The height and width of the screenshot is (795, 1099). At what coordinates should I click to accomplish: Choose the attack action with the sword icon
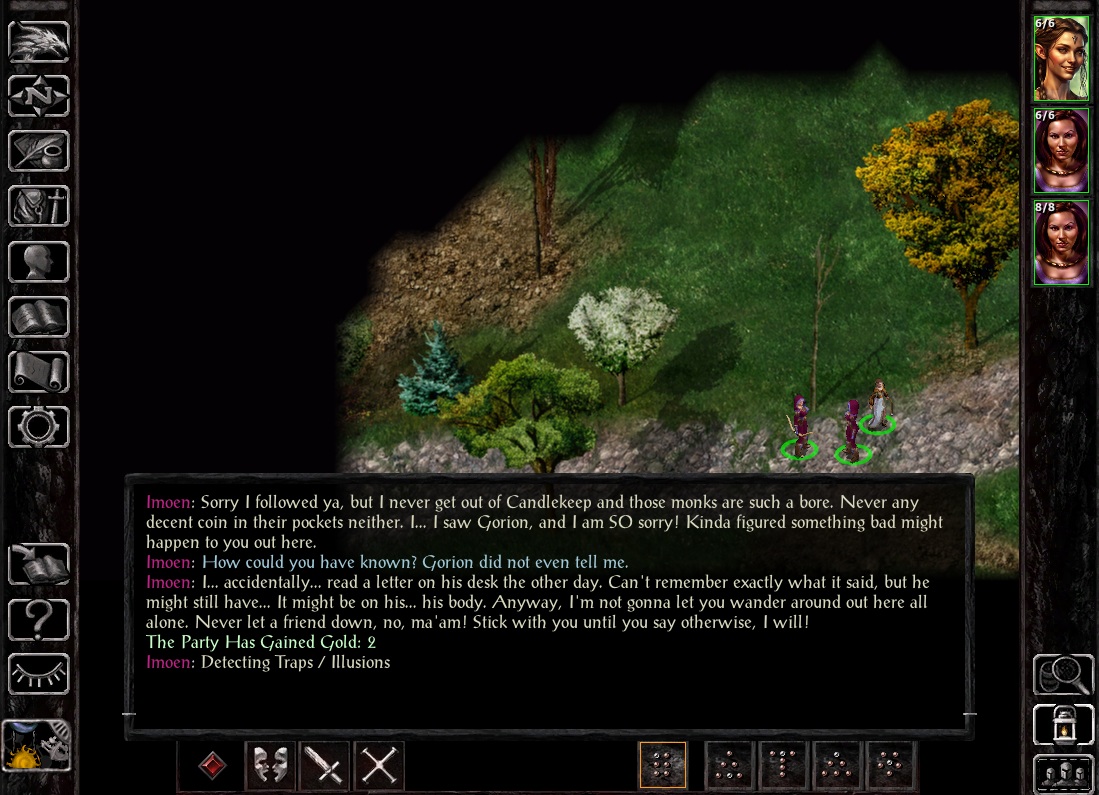[x=325, y=766]
